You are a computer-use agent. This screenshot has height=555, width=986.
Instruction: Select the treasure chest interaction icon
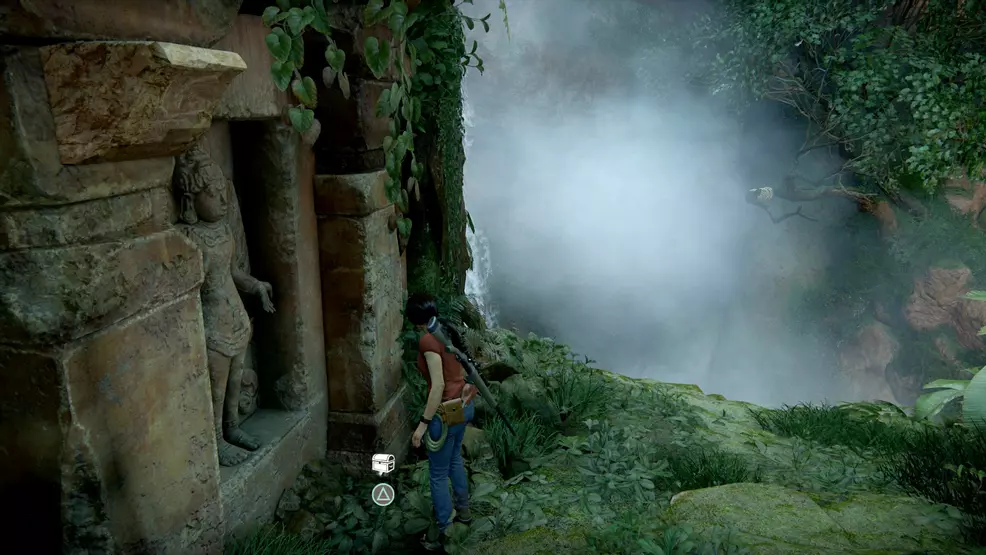point(383,463)
